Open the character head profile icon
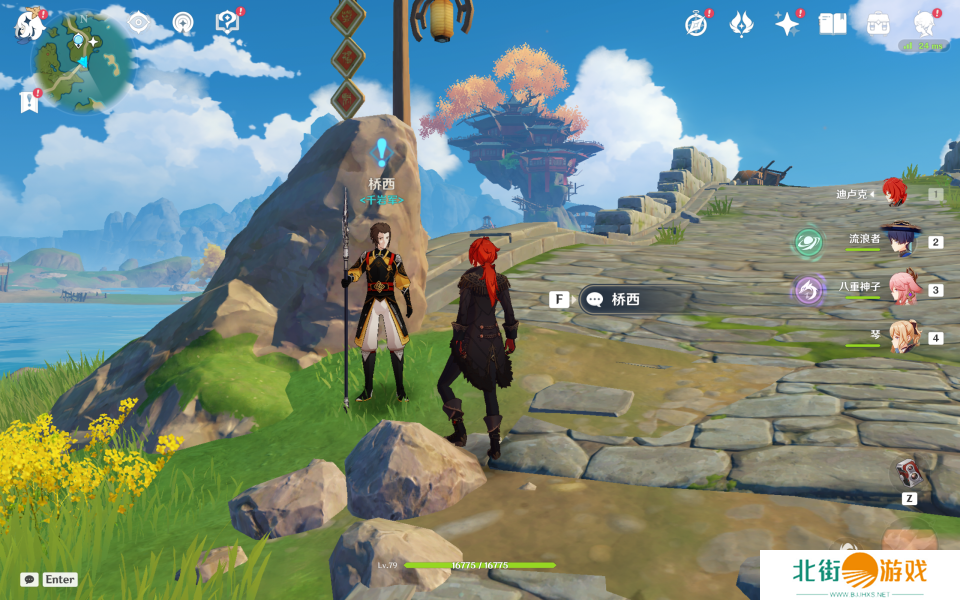 (x=924, y=24)
